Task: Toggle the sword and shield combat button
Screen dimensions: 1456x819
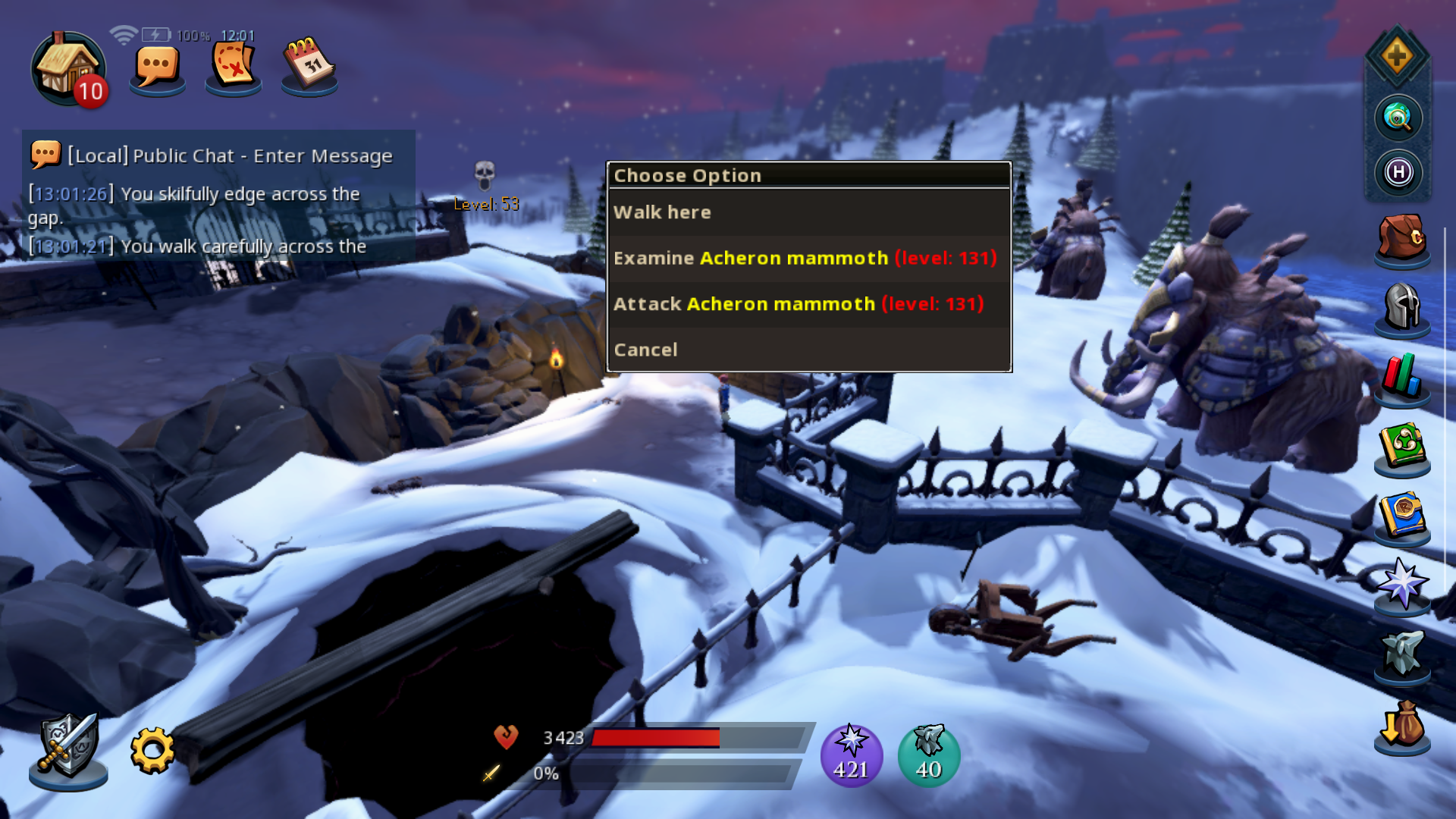Action: pyautogui.click(x=68, y=747)
